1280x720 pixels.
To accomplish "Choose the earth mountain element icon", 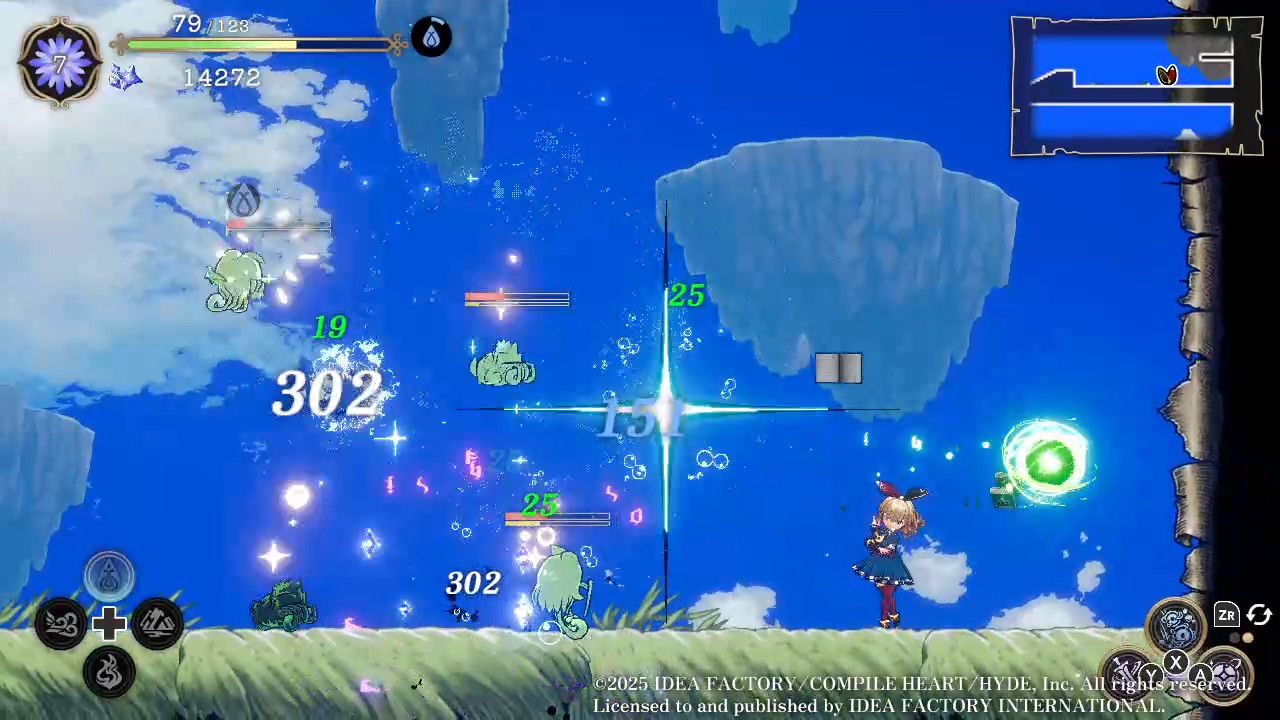I will click(x=157, y=624).
